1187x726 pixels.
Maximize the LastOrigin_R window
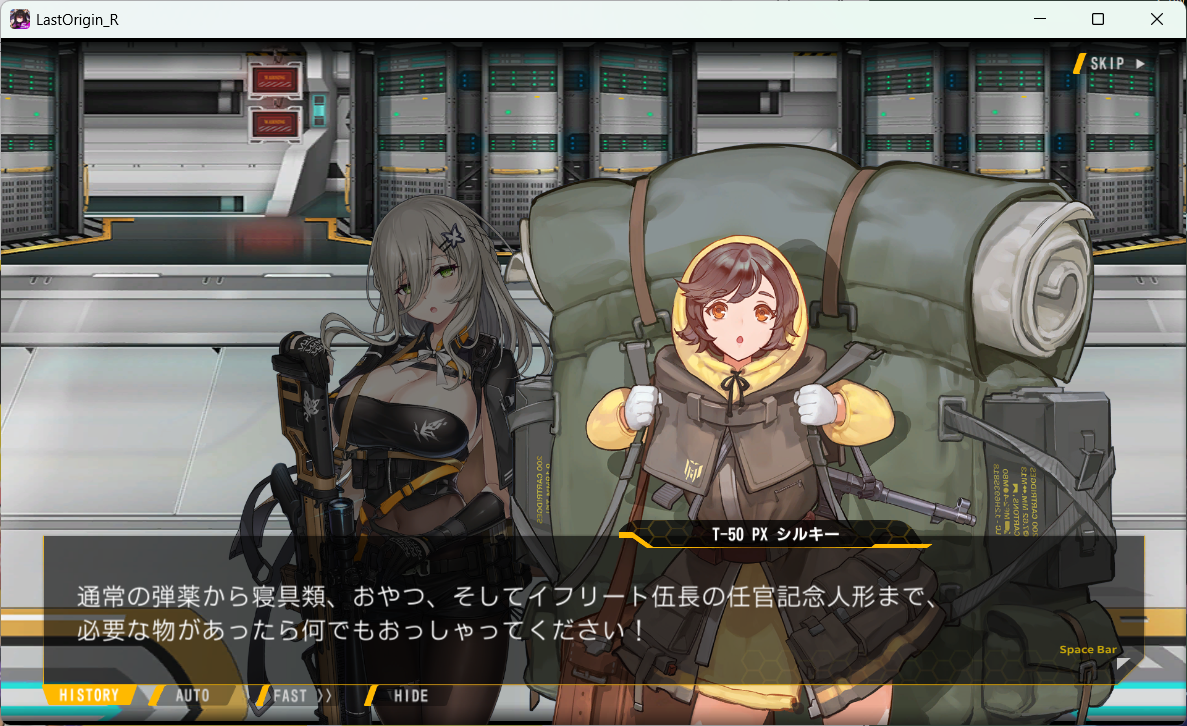tap(1098, 19)
